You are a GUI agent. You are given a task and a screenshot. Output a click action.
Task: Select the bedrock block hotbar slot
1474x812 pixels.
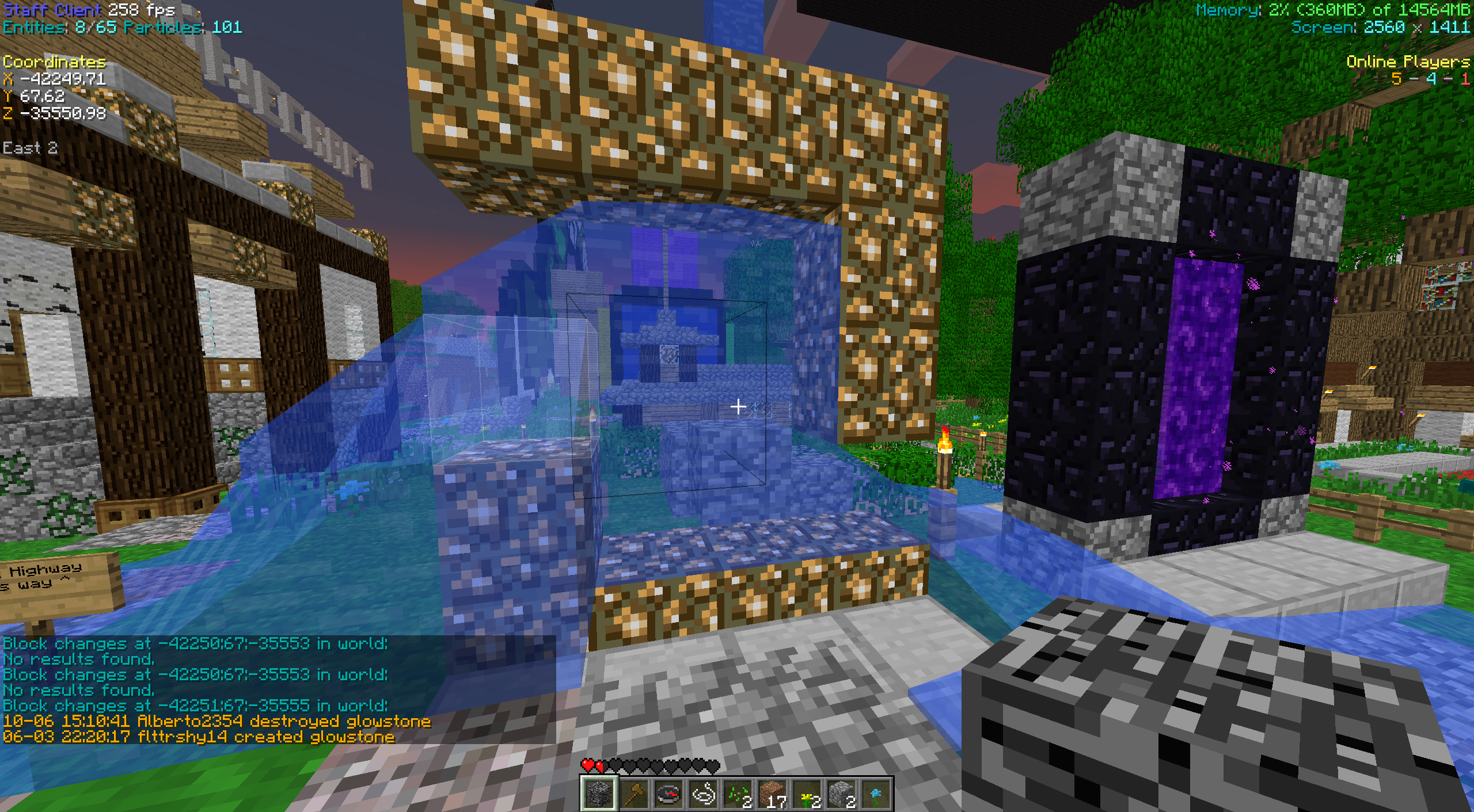[x=599, y=794]
